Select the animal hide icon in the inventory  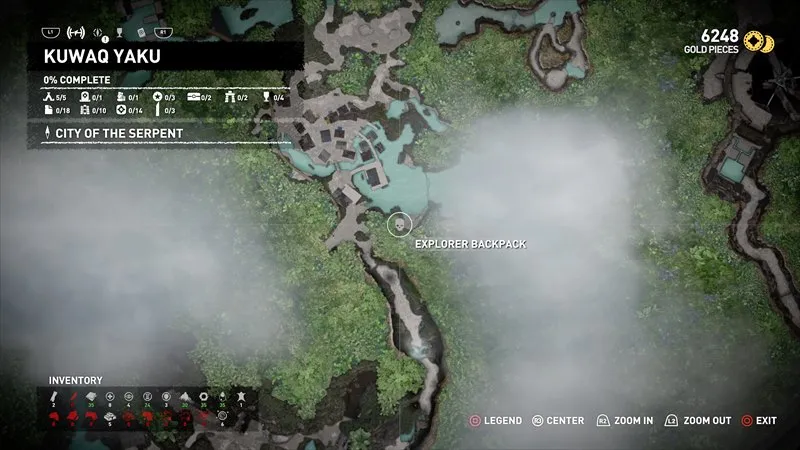240,397
